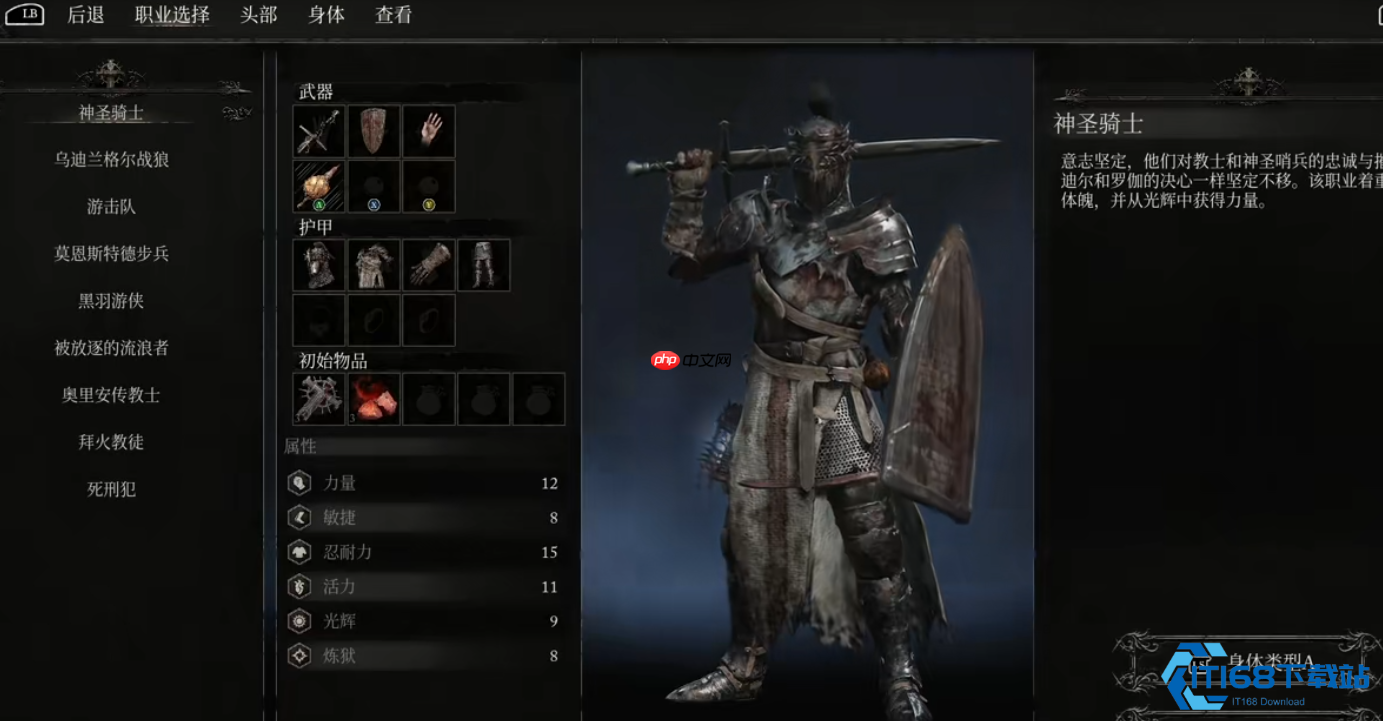Select the 被放逐的流浪者 class

[111, 348]
